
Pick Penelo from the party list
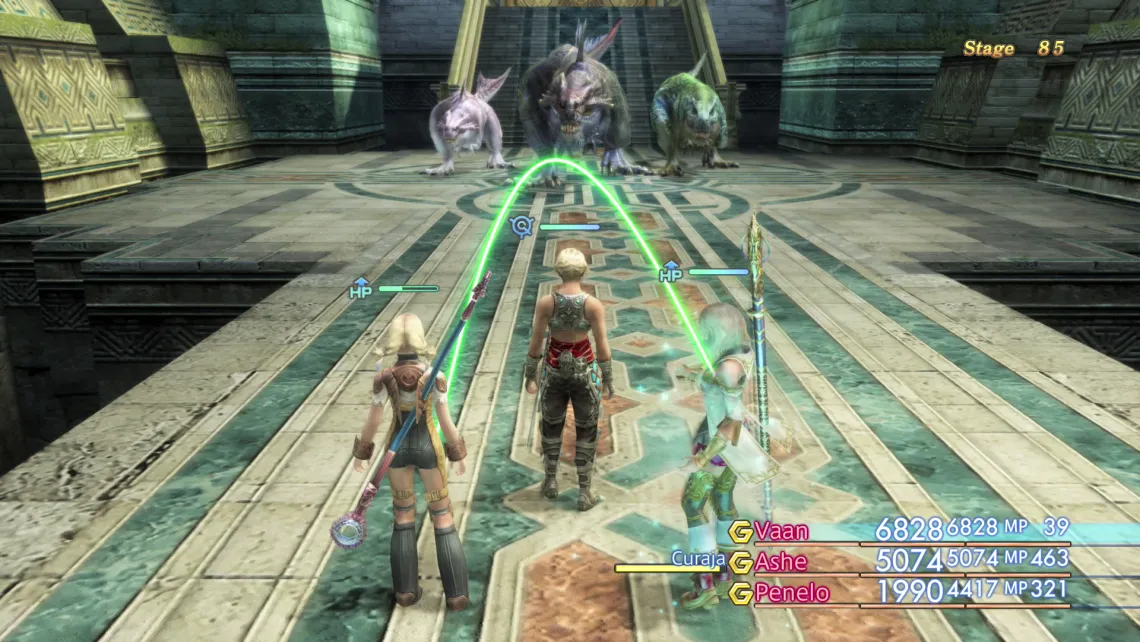[792, 593]
